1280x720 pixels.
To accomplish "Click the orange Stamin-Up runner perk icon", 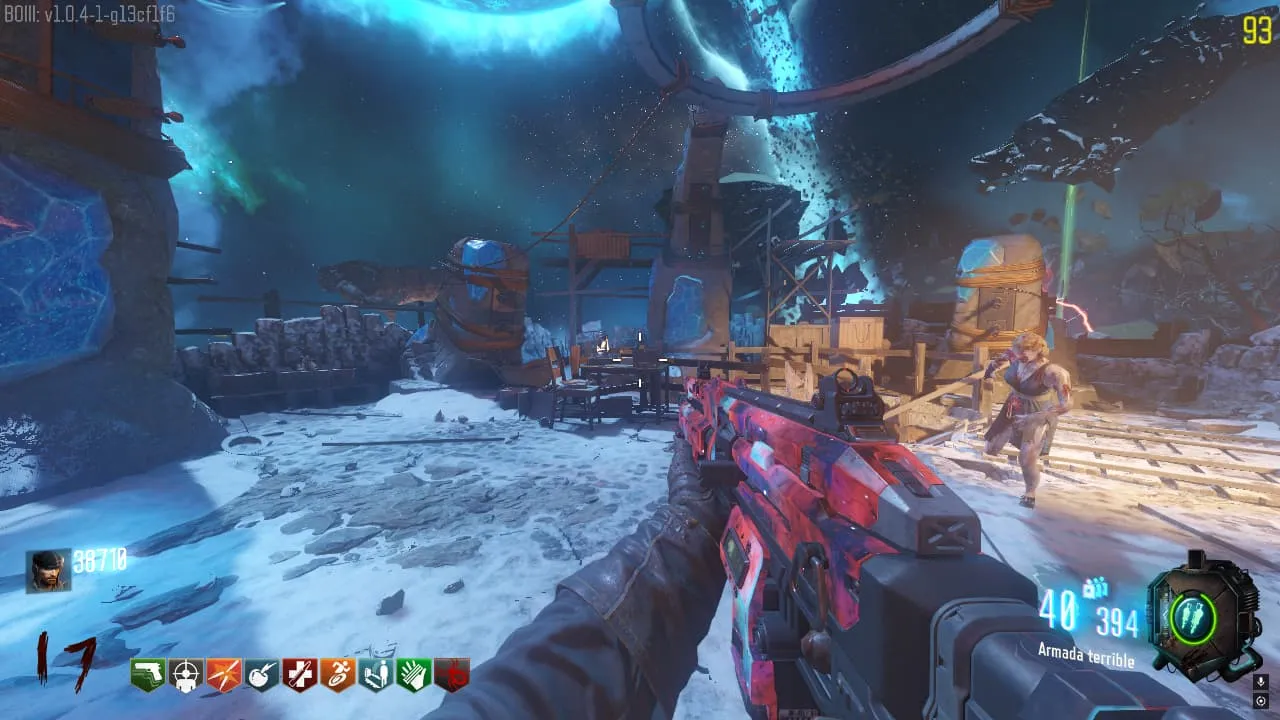I will pyautogui.click(x=337, y=675).
